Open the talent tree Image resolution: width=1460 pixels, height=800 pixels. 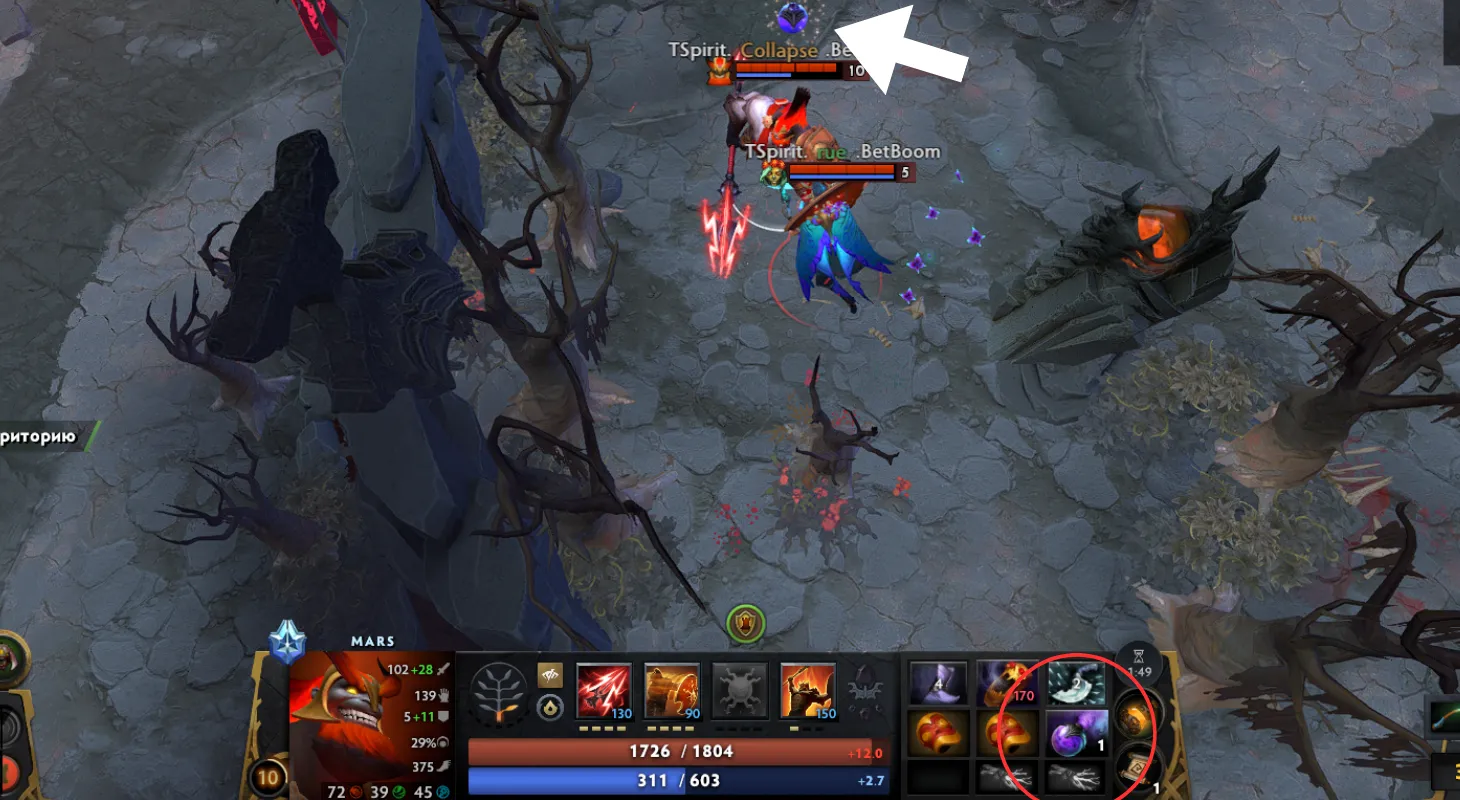[499, 692]
